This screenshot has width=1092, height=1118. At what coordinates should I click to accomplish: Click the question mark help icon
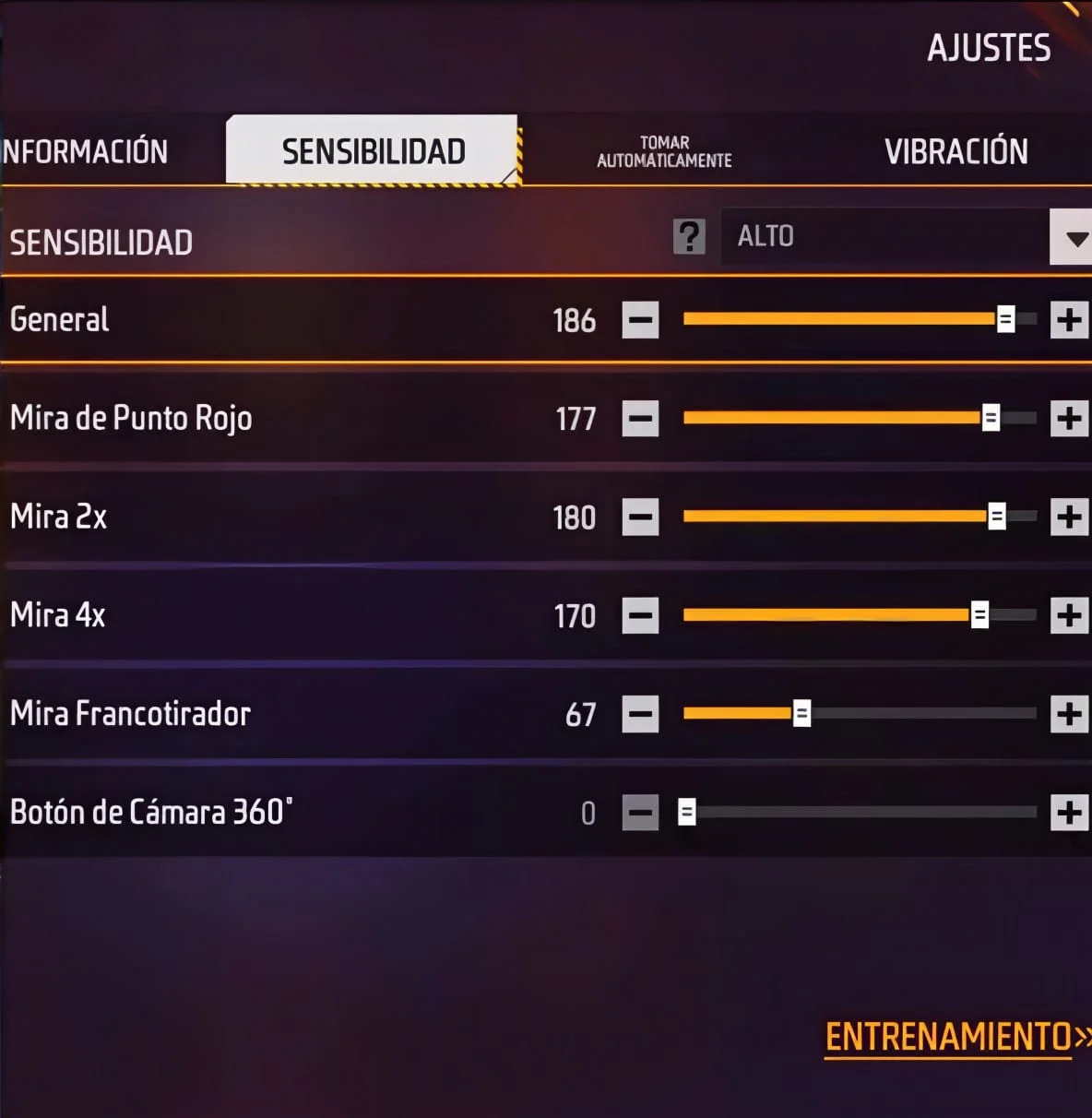[x=689, y=237]
